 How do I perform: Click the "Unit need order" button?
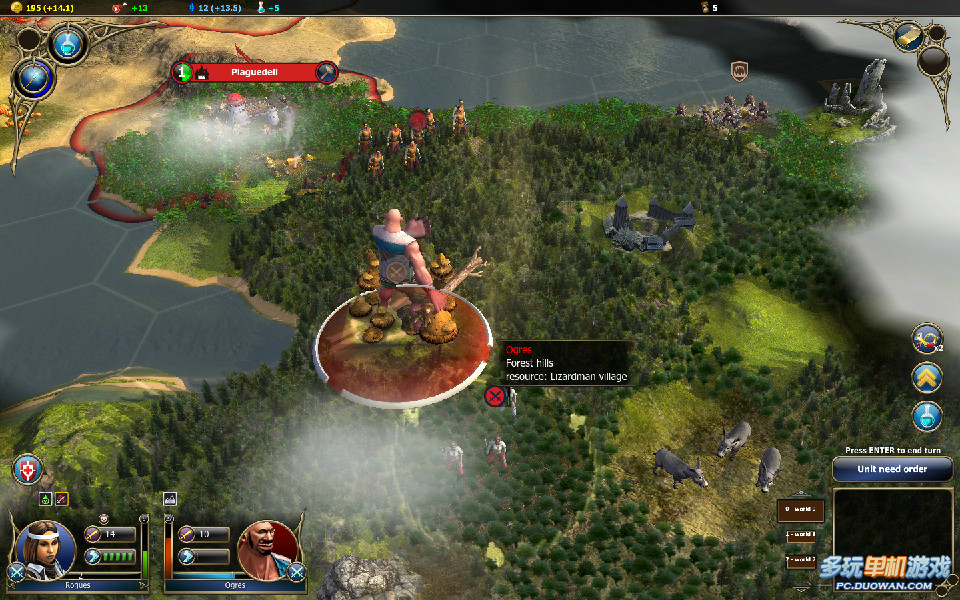(892, 469)
